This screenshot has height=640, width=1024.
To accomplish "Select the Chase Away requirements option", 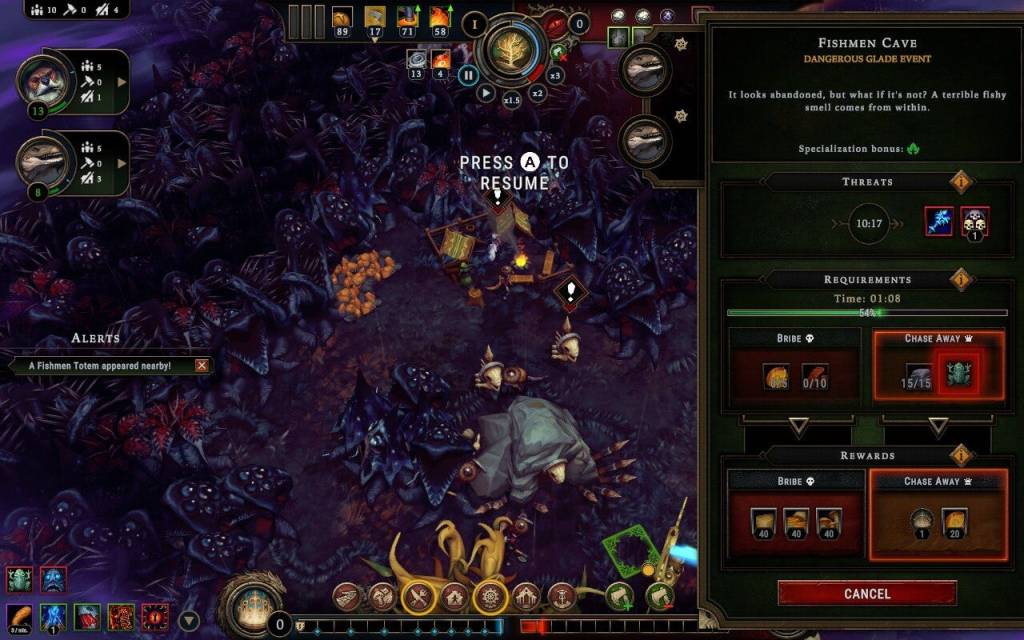I will point(938,367).
